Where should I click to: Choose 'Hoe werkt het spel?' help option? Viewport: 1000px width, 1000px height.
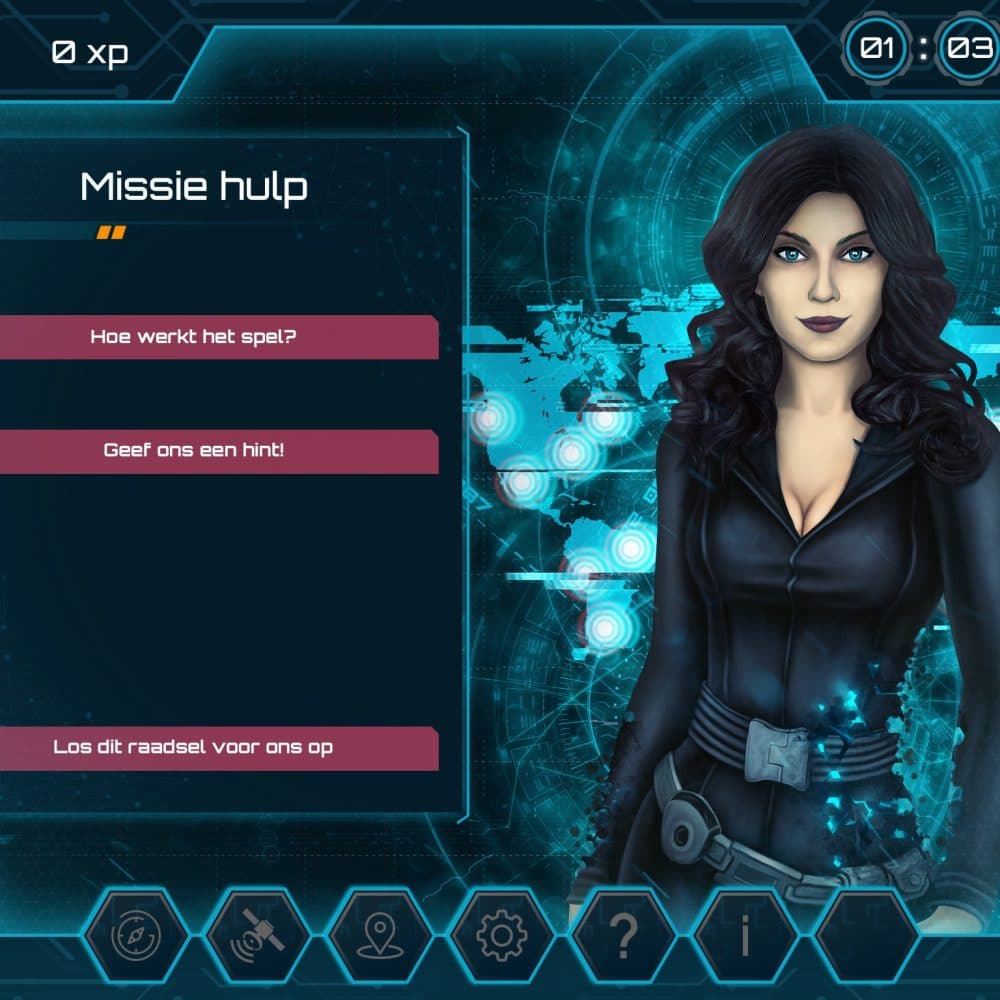click(195, 337)
